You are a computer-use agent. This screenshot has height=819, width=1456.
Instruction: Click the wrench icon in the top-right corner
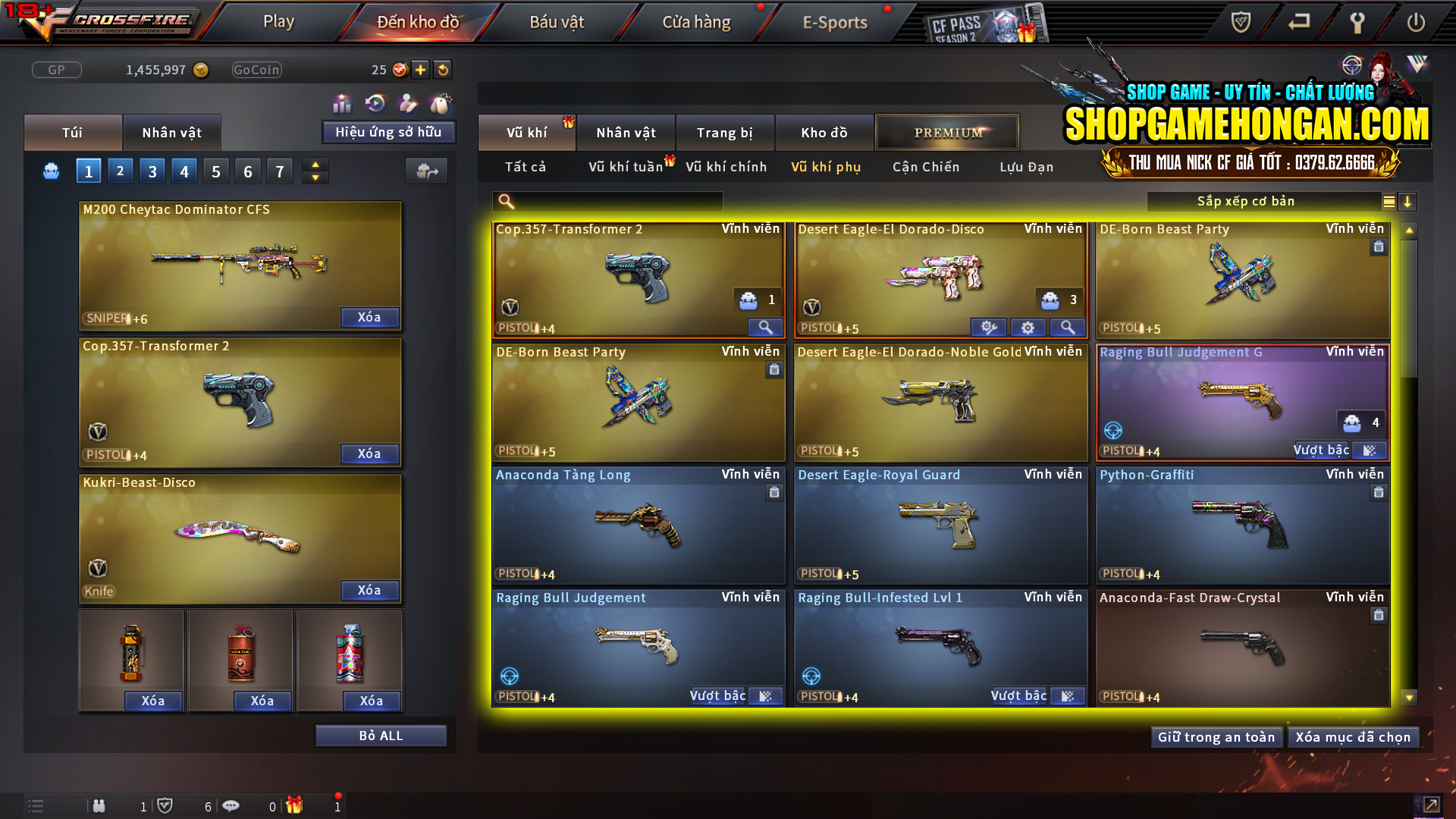tap(1358, 23)
